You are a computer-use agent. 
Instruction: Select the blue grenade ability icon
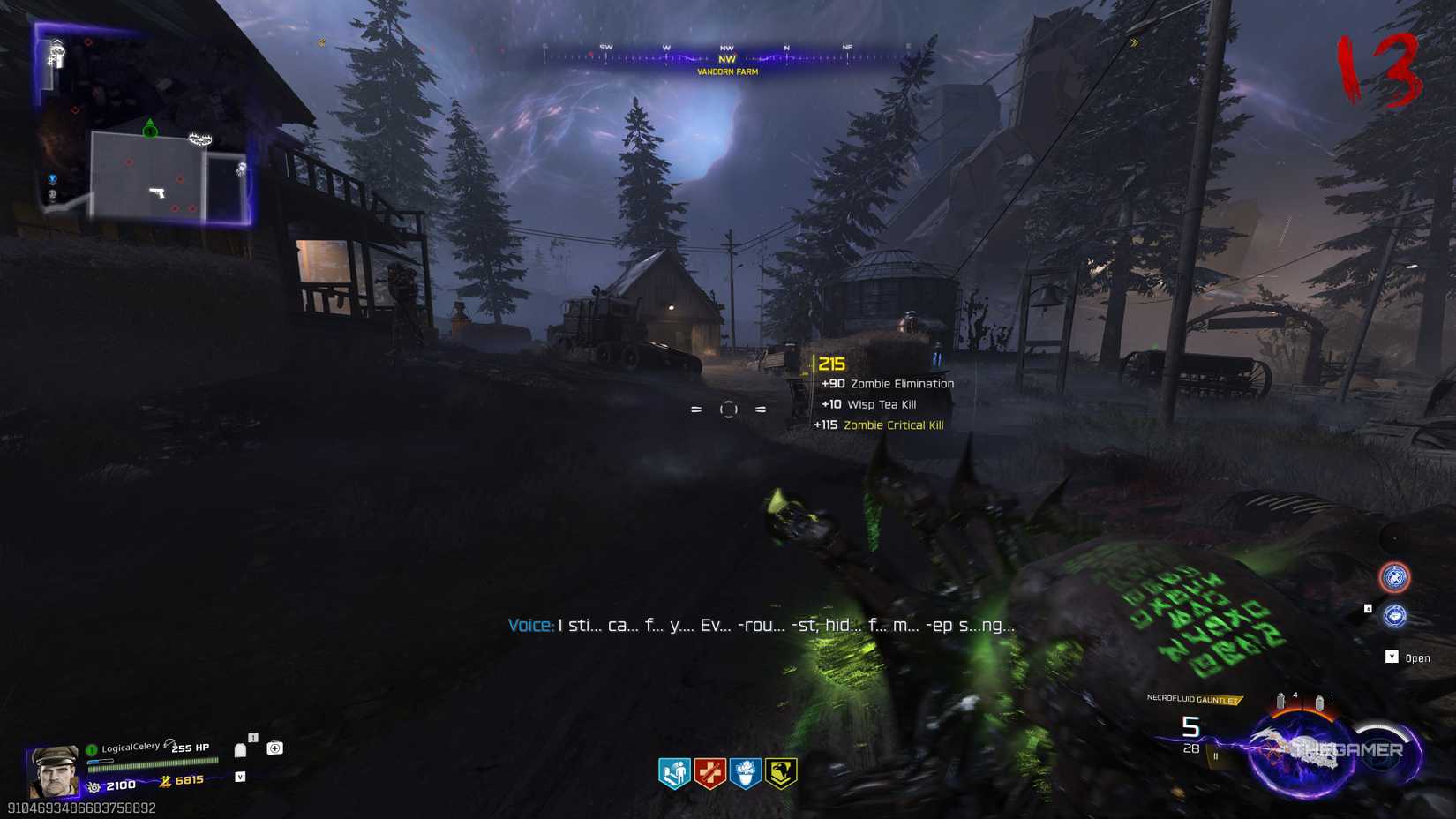pyautogui.click(x=1394, y=616)
